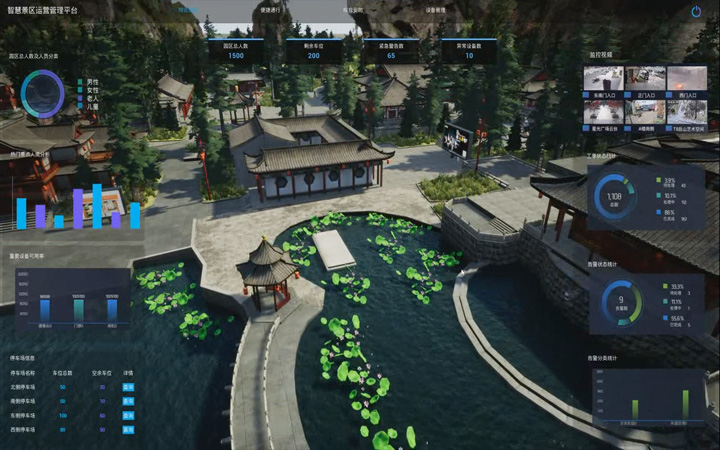This screenshot has width=720, height=450.
Task: Select the highlighted tab in the top navigation
Action: click(x=188, y=9)
